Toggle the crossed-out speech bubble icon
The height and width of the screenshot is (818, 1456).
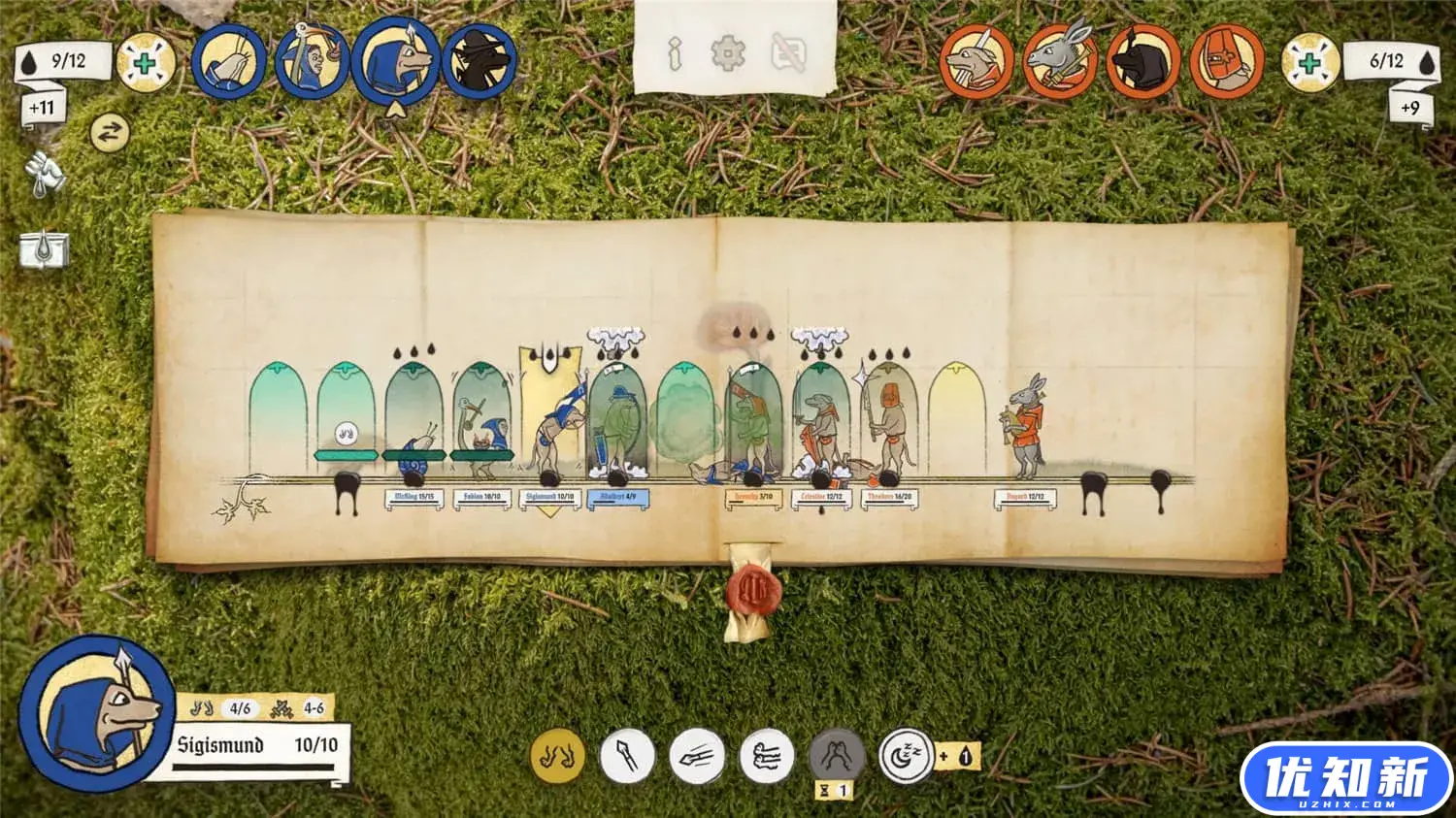pyautogui.click(x=788, y=53)
